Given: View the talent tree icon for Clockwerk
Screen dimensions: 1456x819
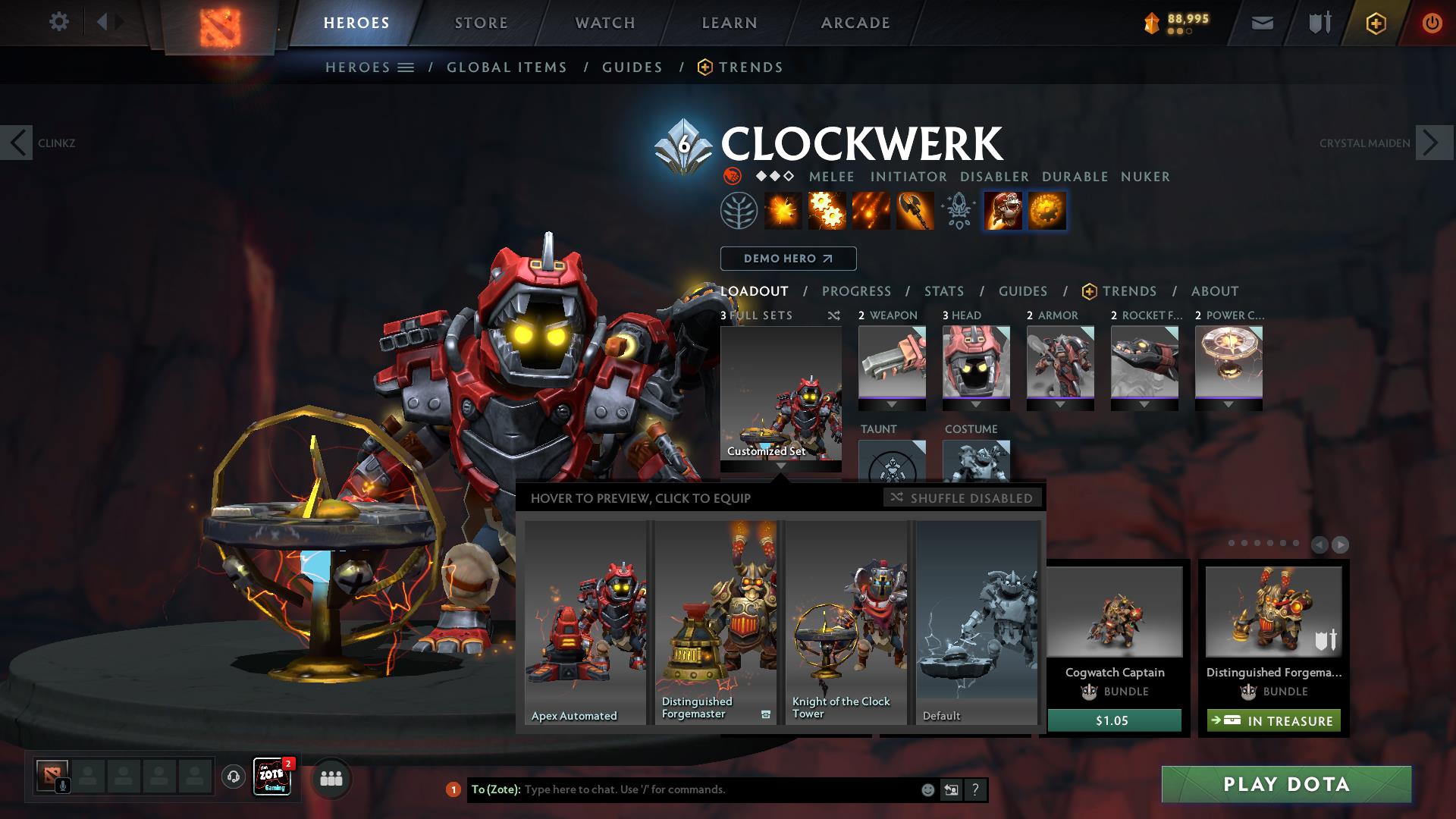Looking at the screenshot, I should point(739,211).
